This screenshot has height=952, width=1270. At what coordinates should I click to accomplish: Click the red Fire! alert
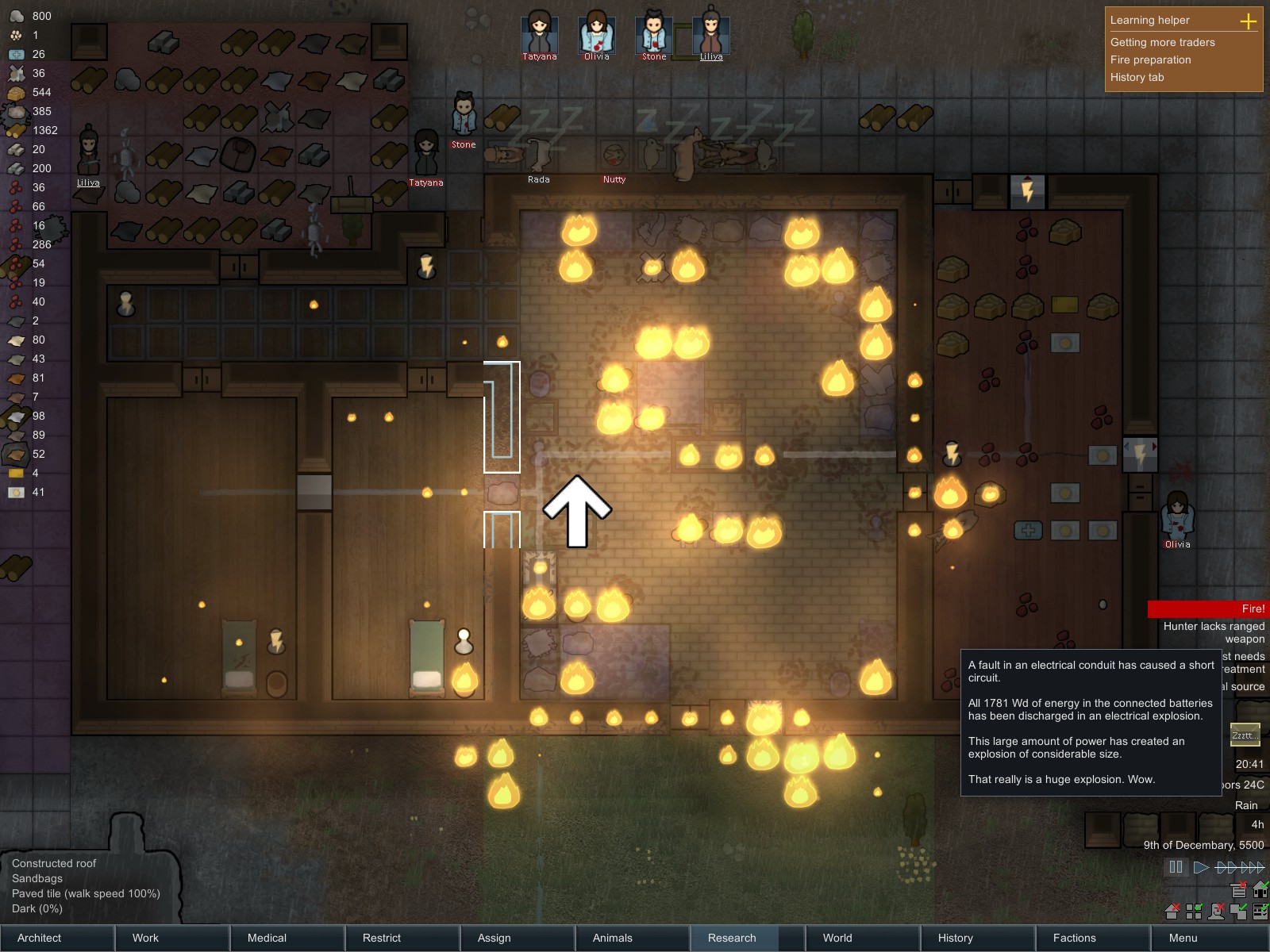[1208, 608]
